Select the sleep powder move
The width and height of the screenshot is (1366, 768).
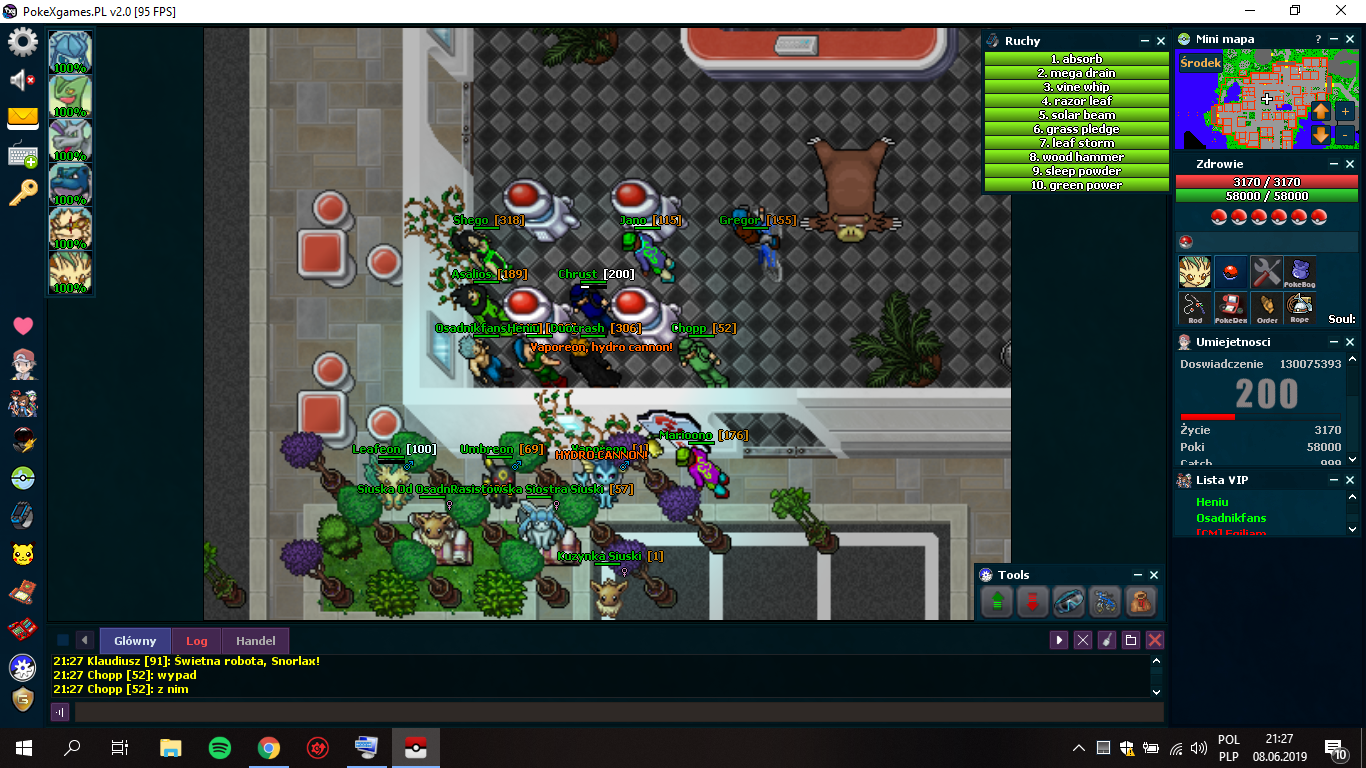(x=1076, y=171)
